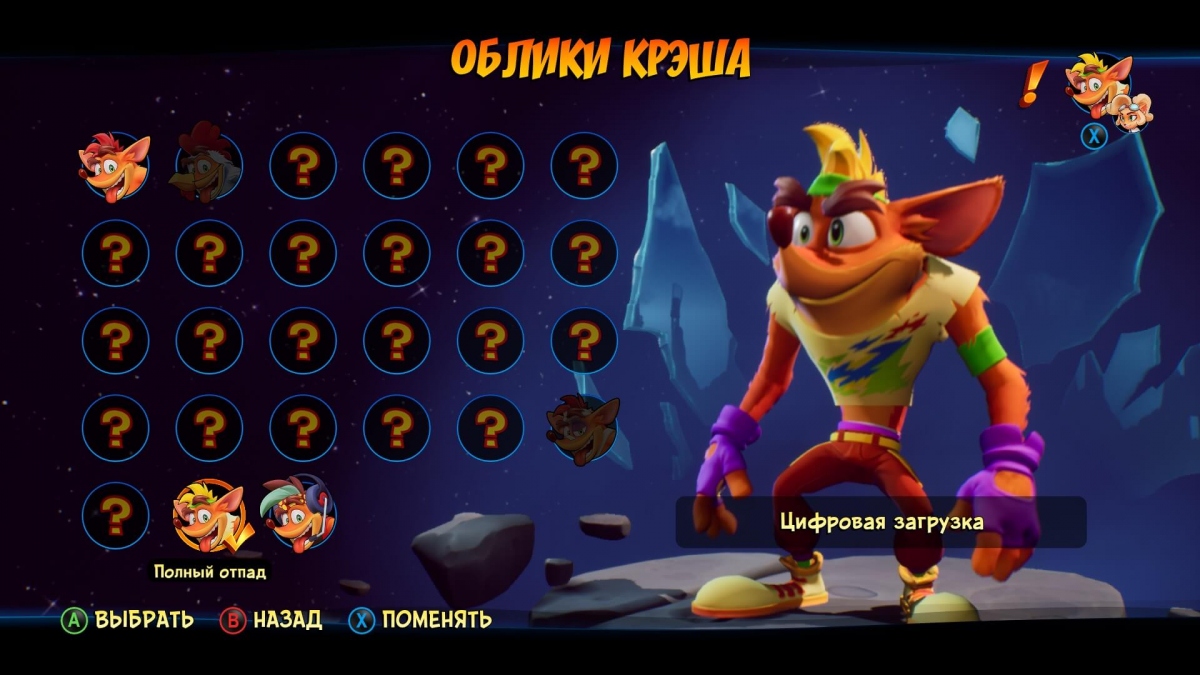Choose the chicken costume Crash skin
Screen dimensions: 1200x675
coord(208,167)
